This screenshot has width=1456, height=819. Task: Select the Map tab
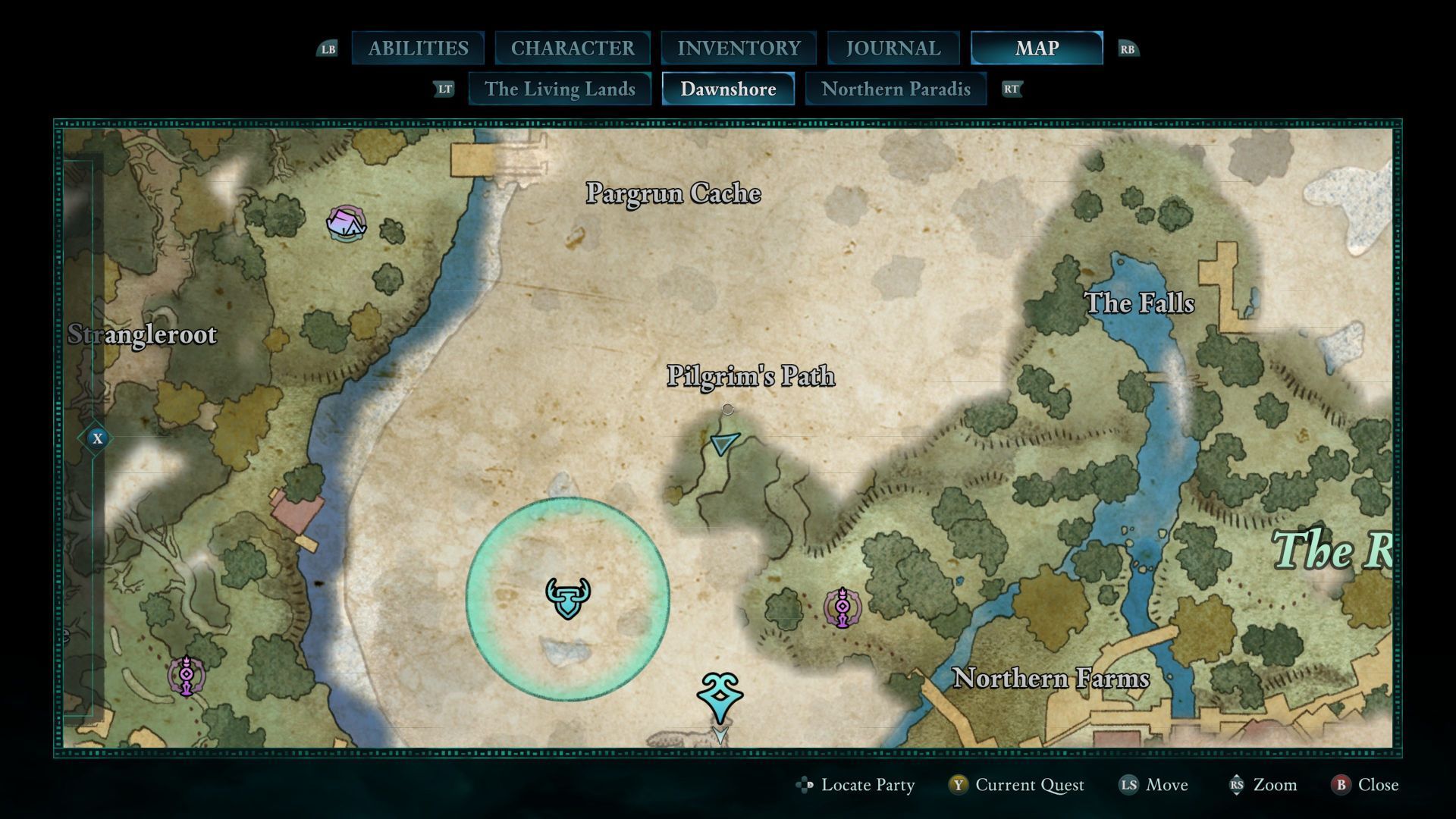coord(1037,49)
